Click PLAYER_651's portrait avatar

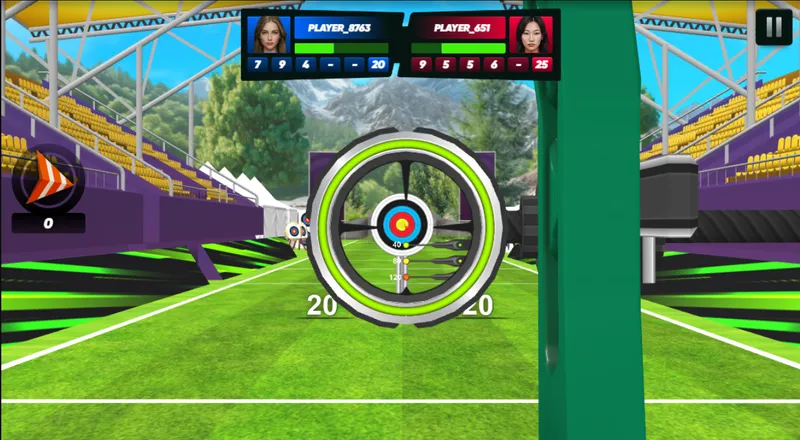tap(532, 34)
